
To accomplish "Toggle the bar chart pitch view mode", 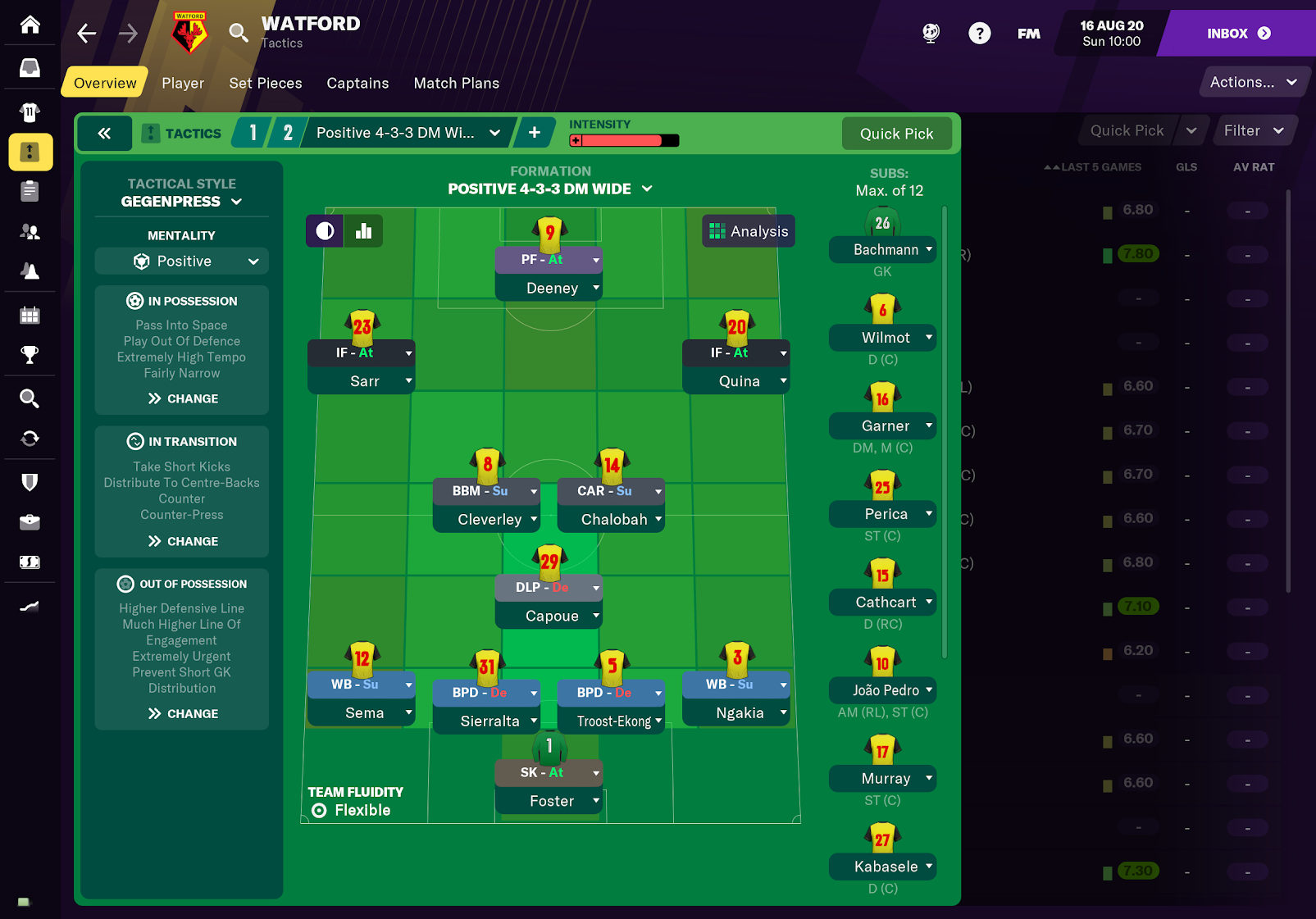I will coord(363,230).
